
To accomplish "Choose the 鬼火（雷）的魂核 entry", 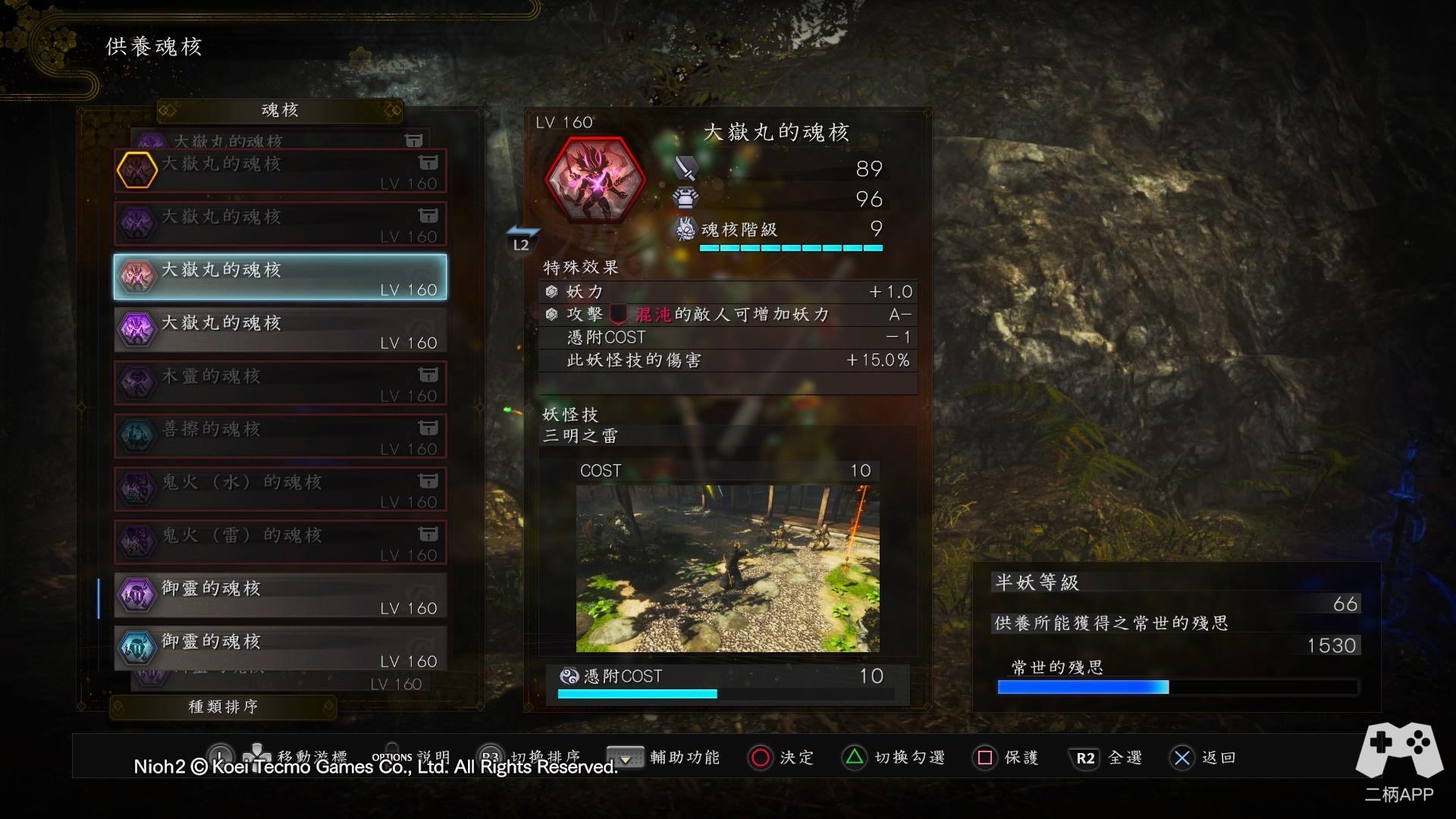I will (x=280, y=542).
